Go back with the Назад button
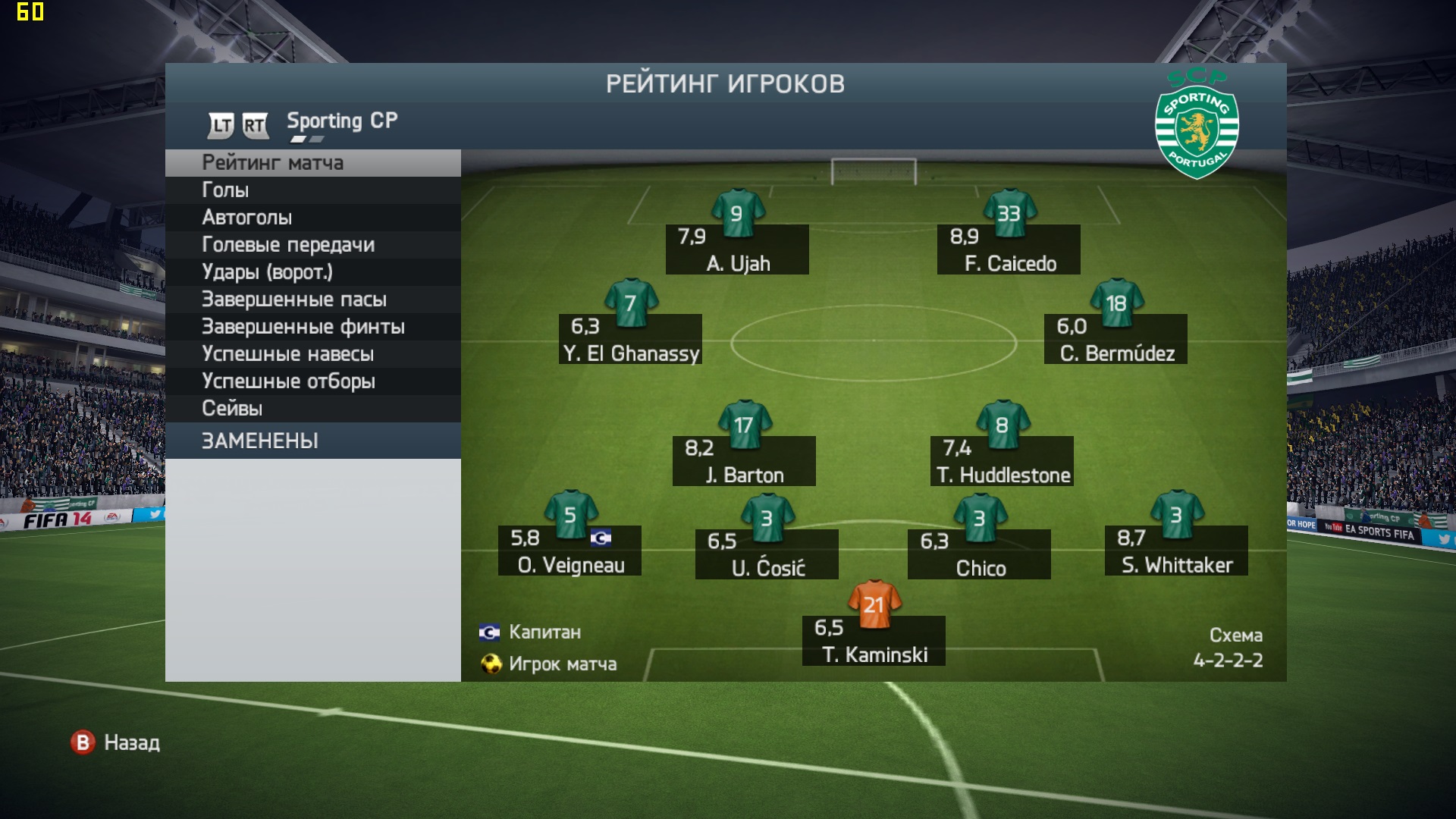This screenshot has height=819, width=1456. (x=116, y=742)
